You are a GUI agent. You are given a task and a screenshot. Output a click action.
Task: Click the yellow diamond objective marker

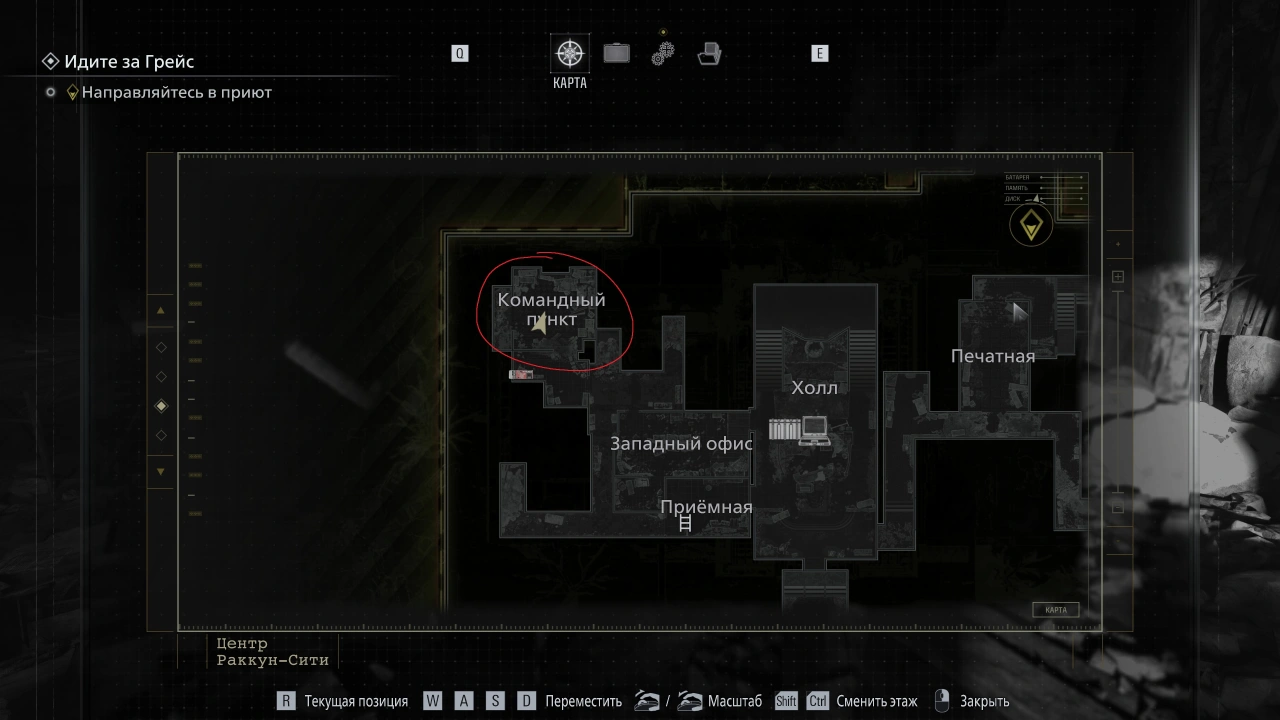(x=1030, y=225)
